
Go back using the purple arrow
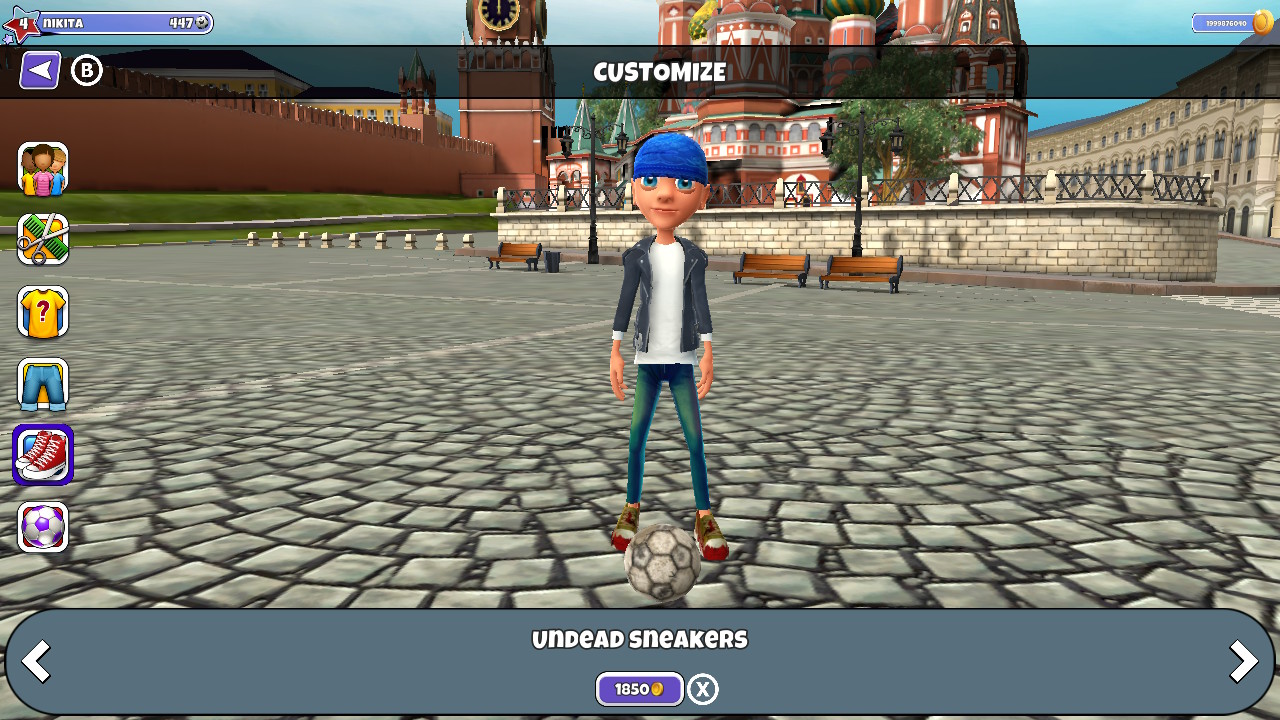coord(38,69)
